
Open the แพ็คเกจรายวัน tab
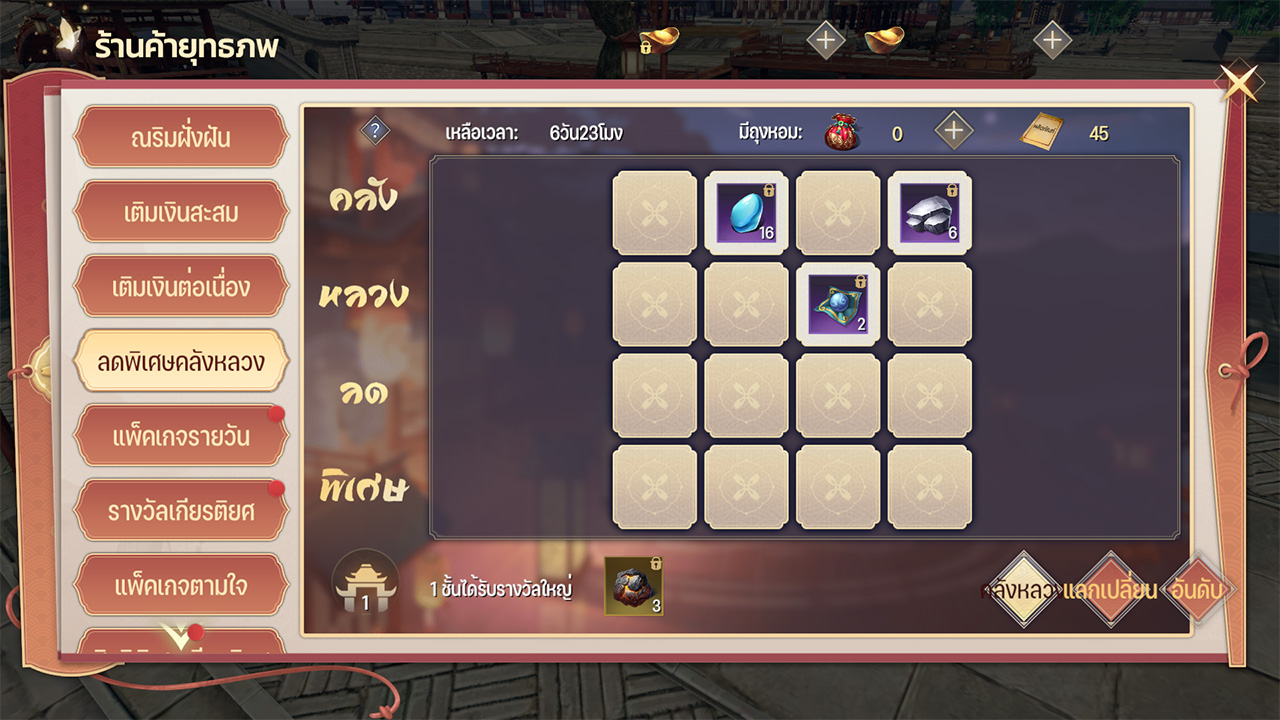point(181,437)
